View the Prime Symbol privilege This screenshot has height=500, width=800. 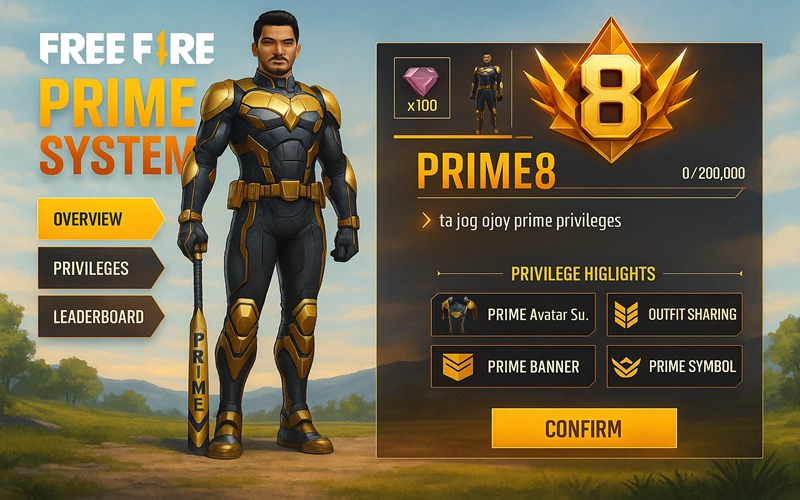[675, 367]
